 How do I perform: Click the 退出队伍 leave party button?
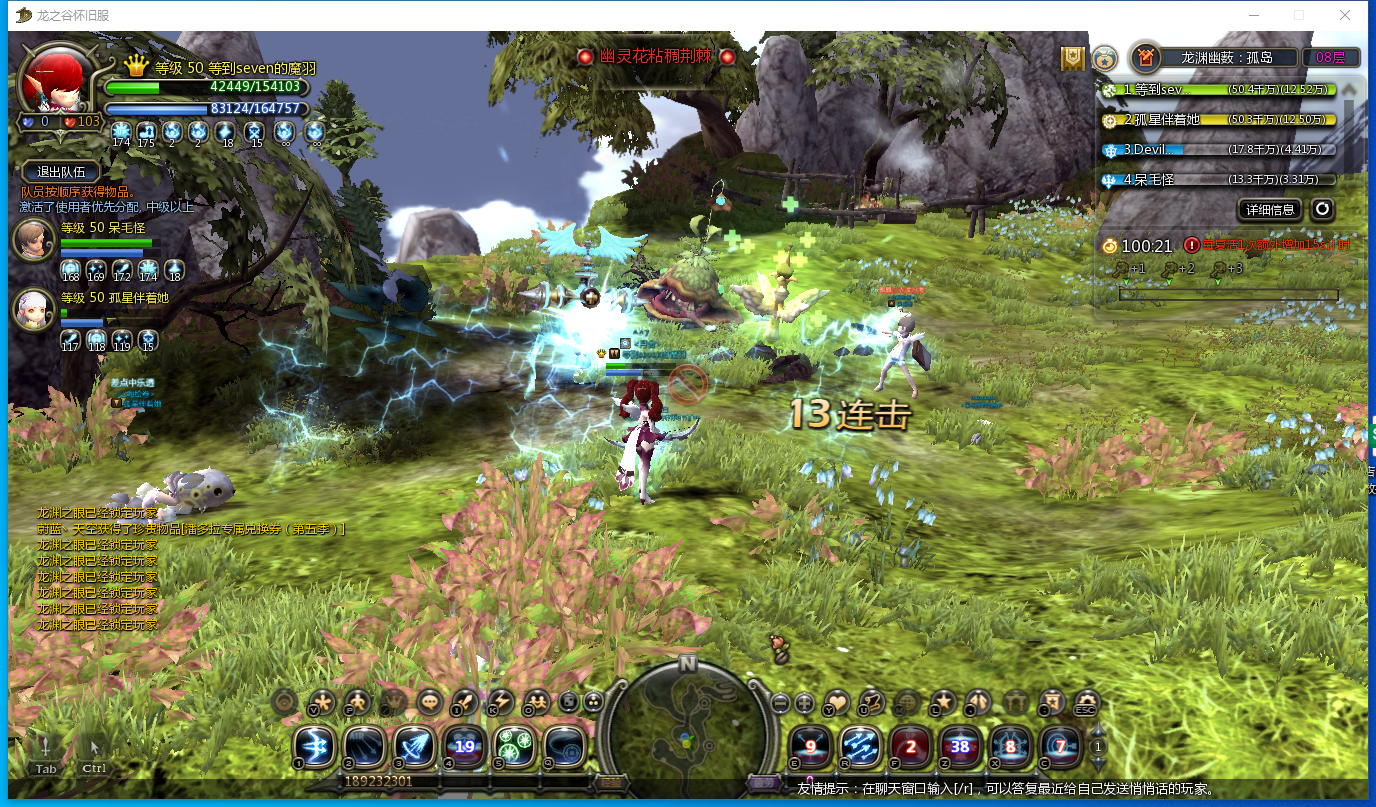pos(61,171)
